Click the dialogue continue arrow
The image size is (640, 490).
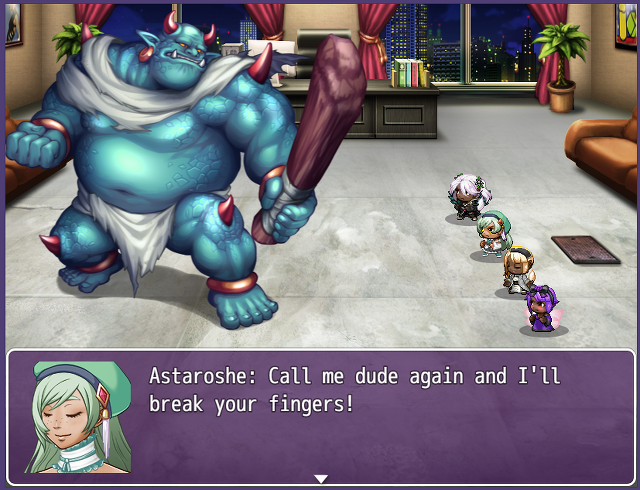pos(320,479)
